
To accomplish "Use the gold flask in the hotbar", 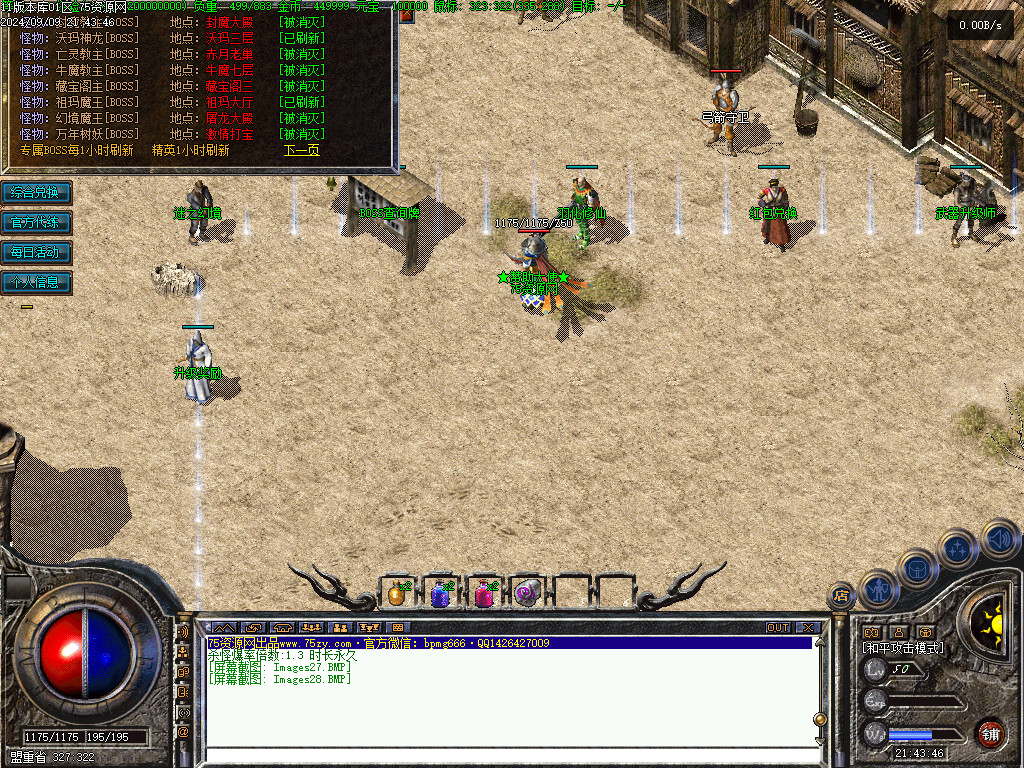I will click(x=396, y=594).
